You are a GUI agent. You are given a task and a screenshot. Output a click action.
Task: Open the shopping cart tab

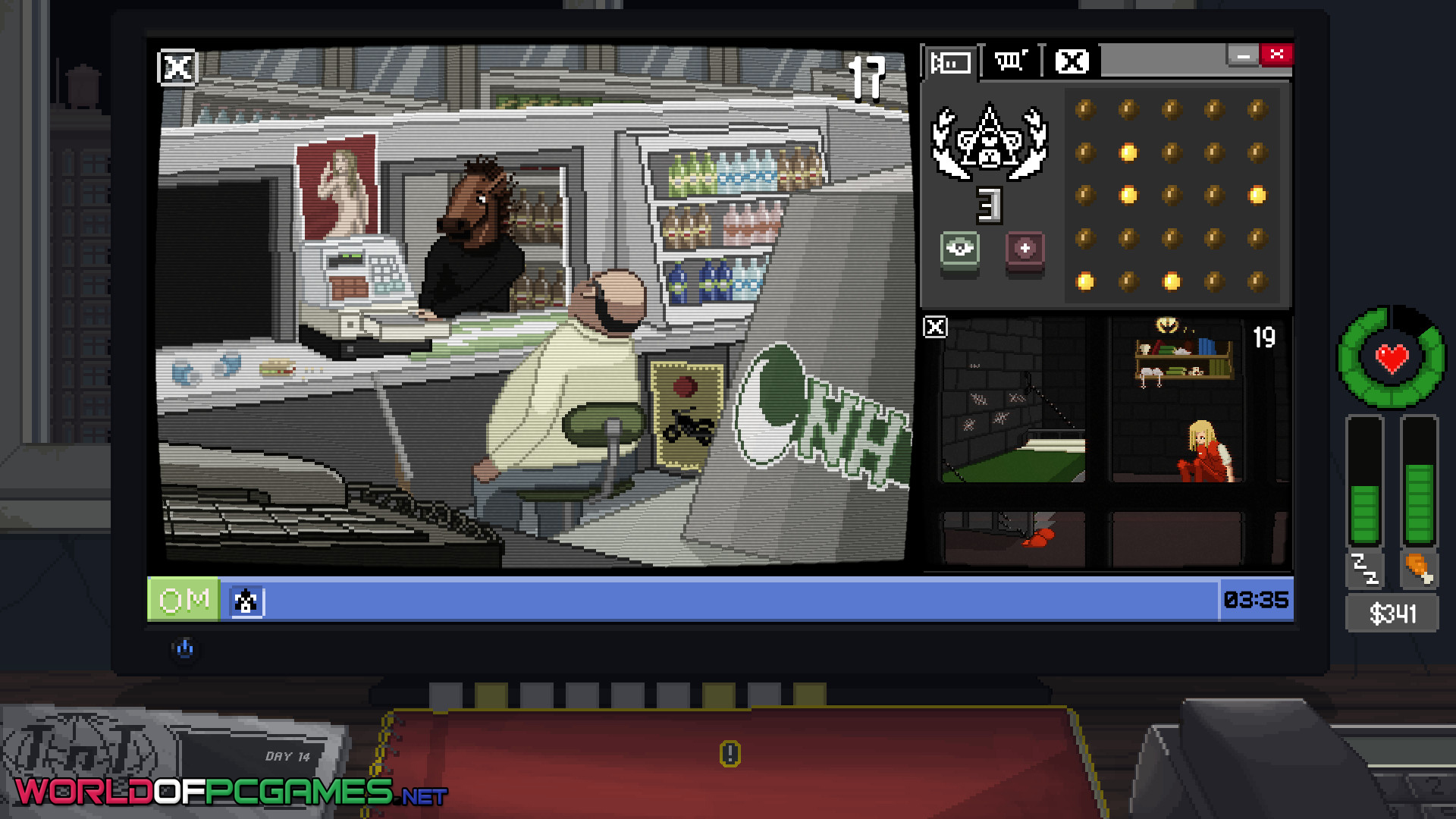tap(1012, 61)
